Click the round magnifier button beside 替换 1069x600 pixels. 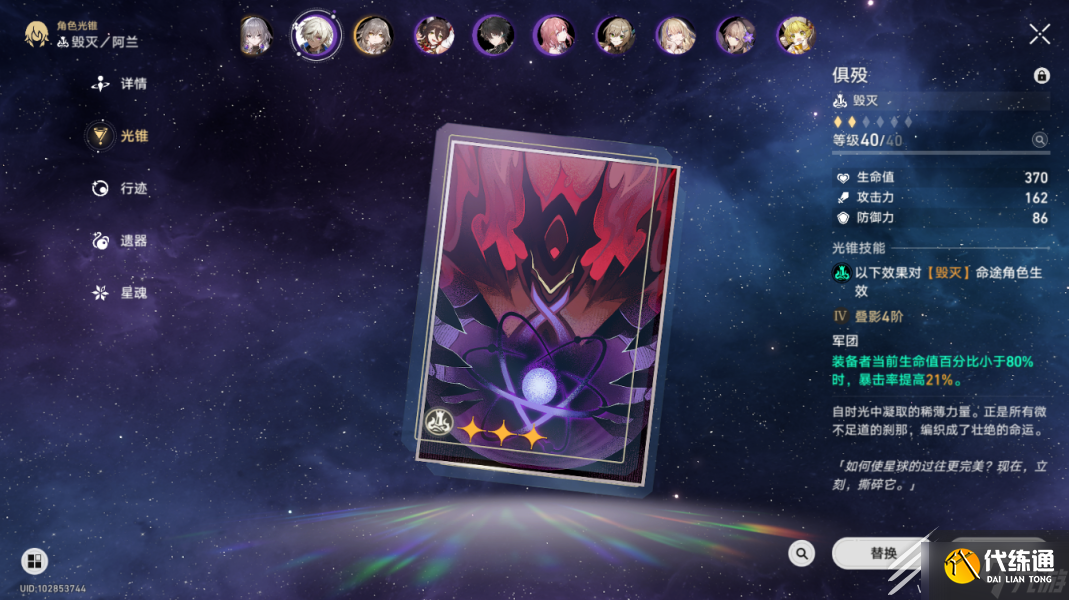click(801, 553)
